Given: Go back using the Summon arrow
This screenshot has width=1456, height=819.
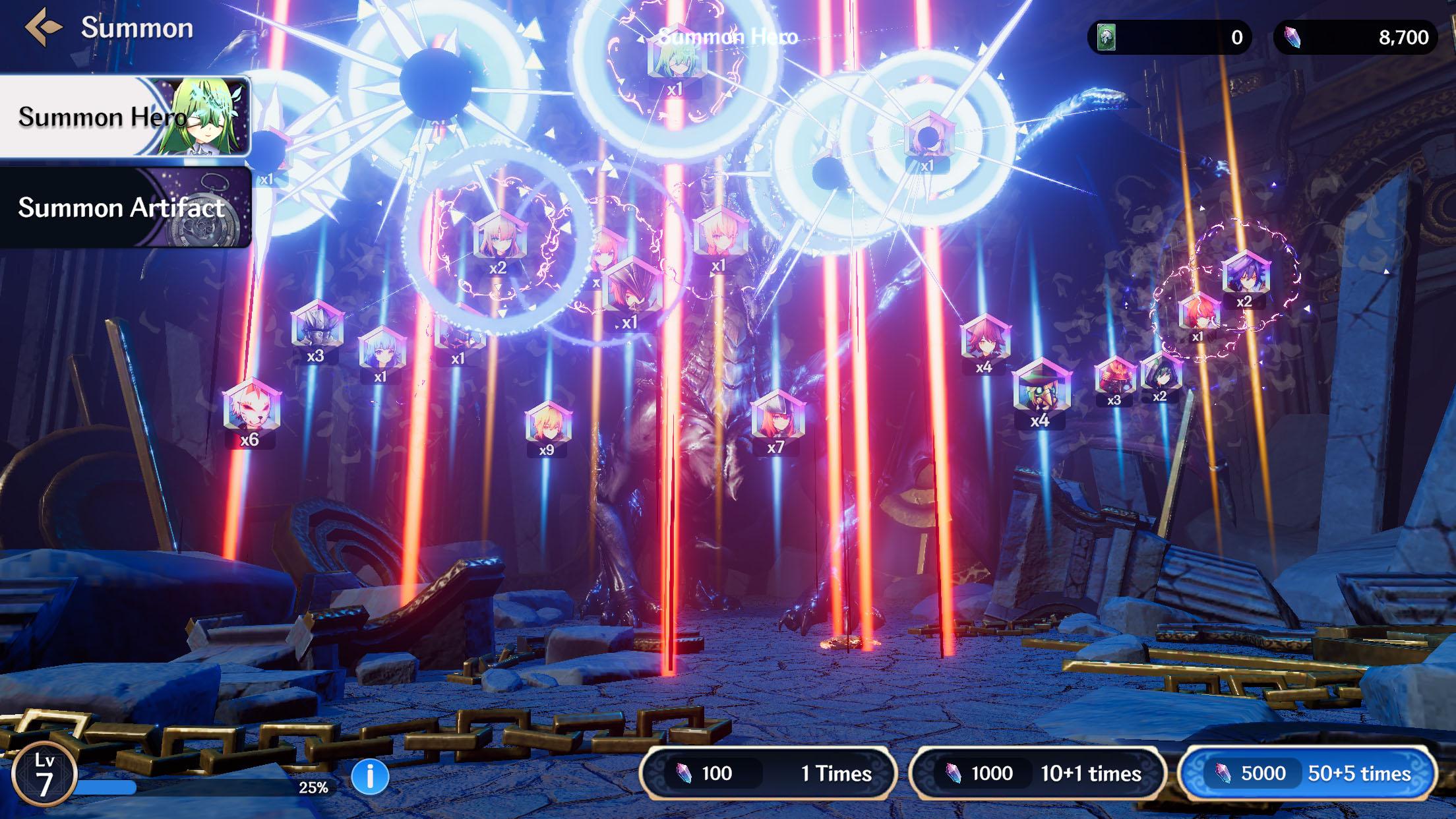Looking at the screenshot, I should tap(44, 28).
